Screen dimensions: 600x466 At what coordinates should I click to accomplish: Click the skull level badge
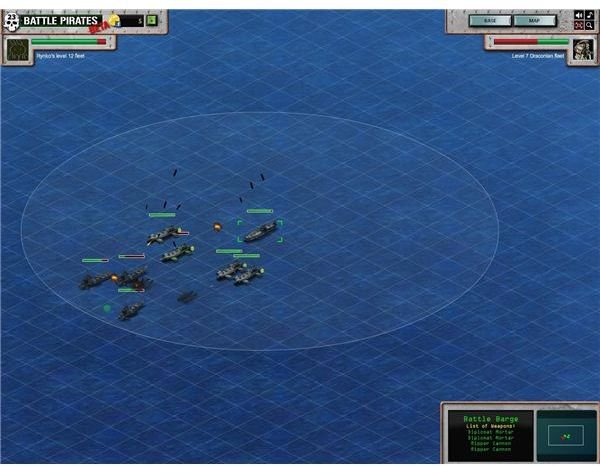(12, 21)
